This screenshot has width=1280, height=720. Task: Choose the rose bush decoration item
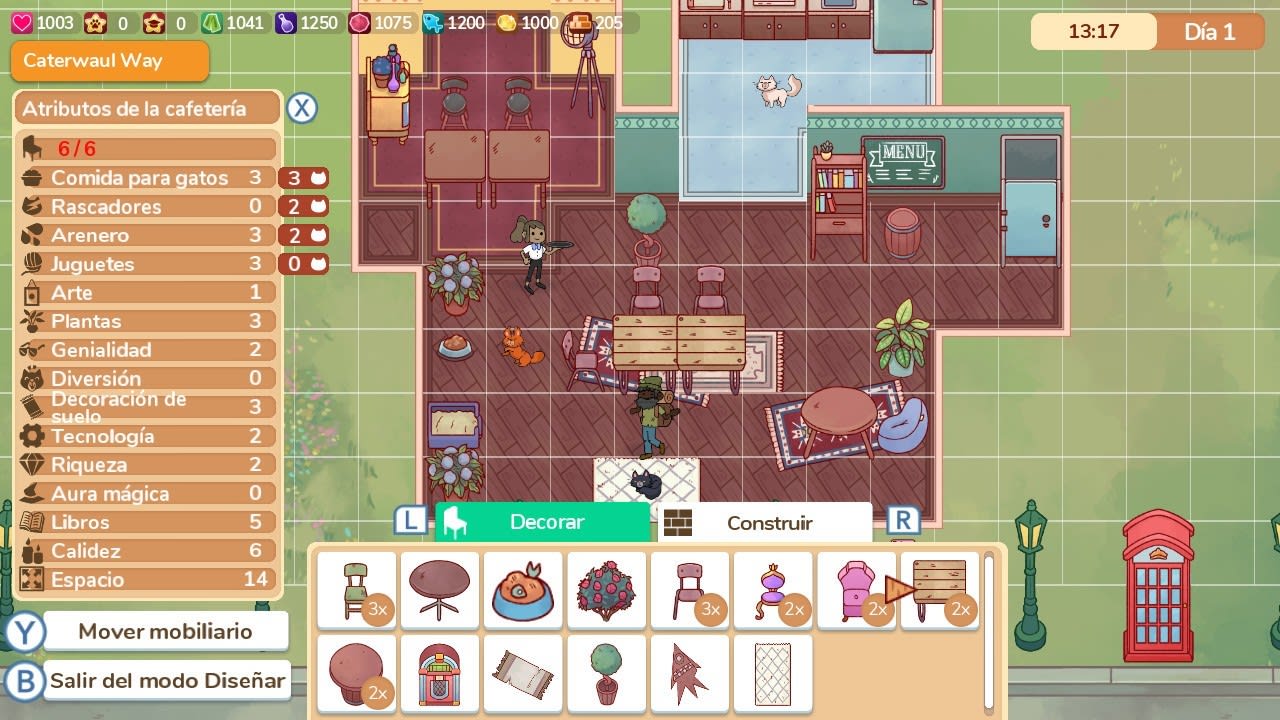(x=606, y=590)
